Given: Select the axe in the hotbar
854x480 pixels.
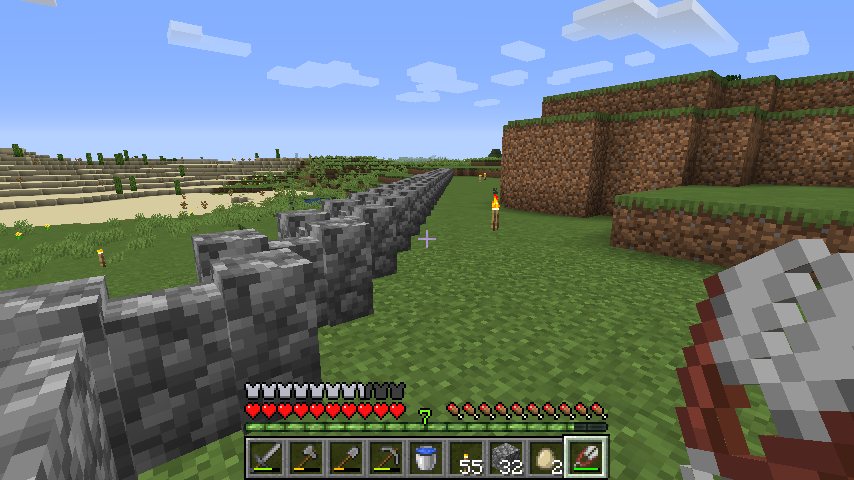Looking at the screenshot, I should tap(306, 458).
